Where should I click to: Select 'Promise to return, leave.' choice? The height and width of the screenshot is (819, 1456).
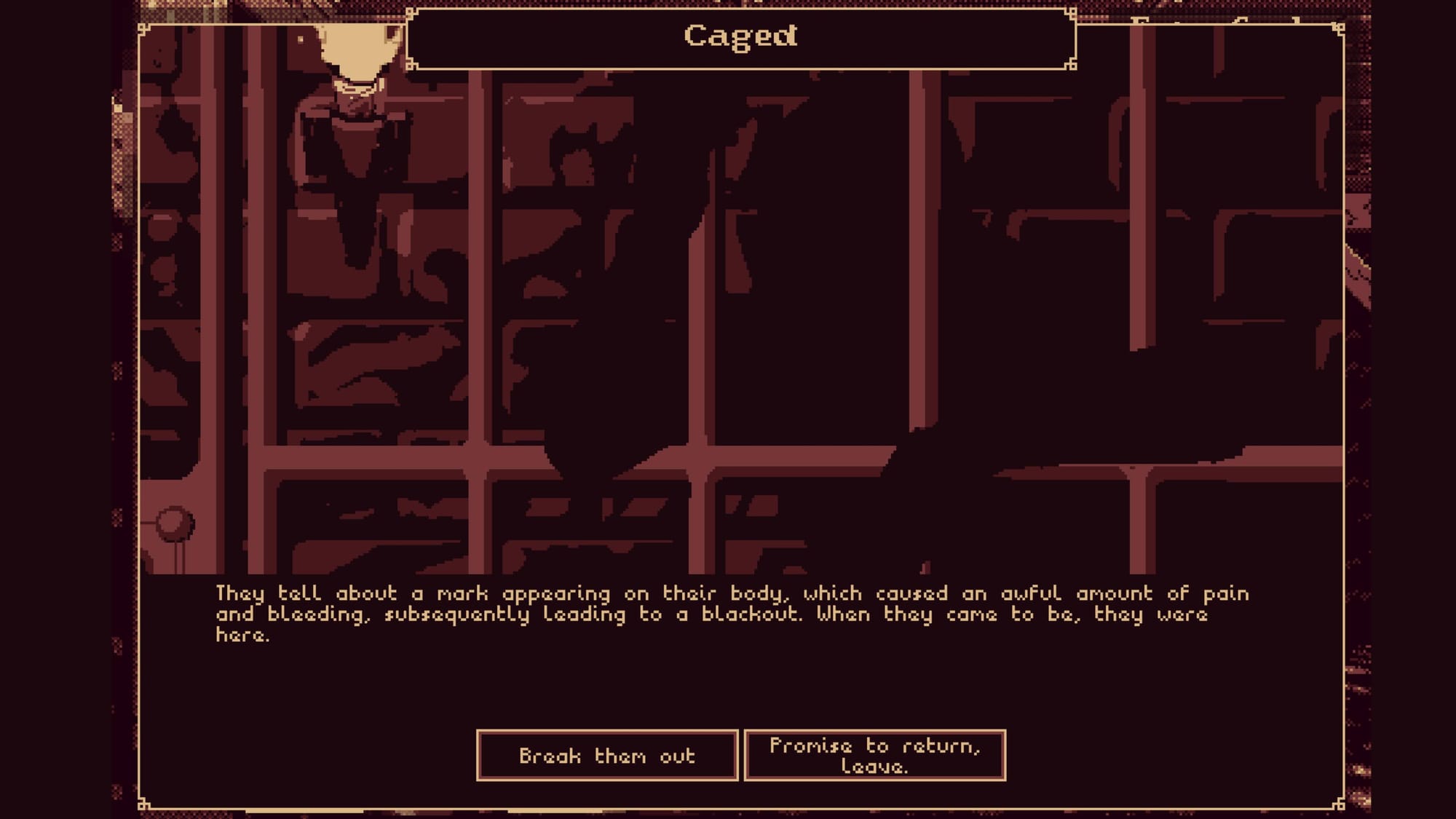[875, 756]
